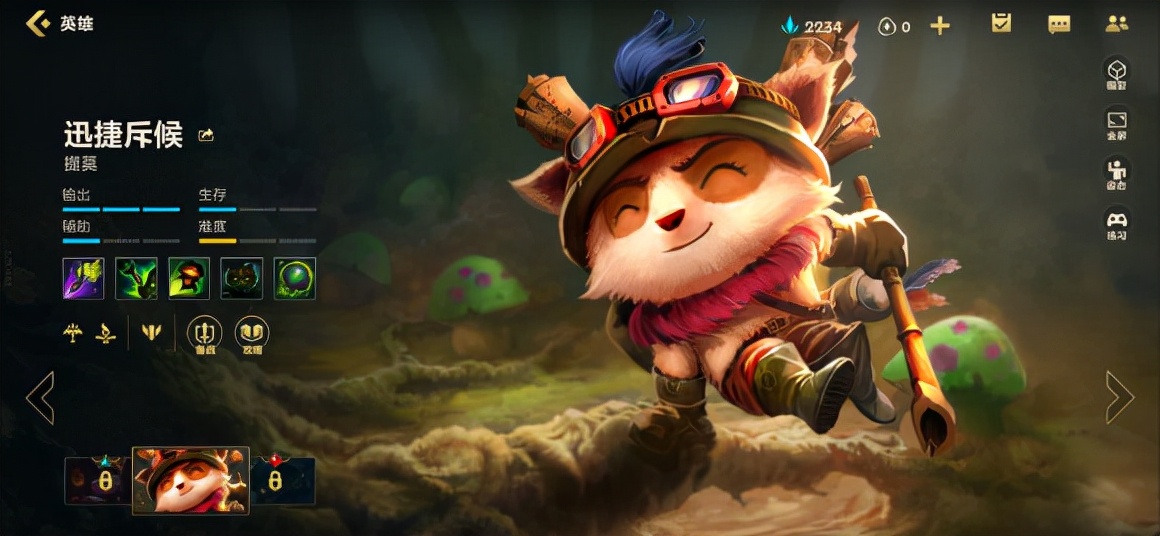Share the champion using the share icon

click(206, 135)
